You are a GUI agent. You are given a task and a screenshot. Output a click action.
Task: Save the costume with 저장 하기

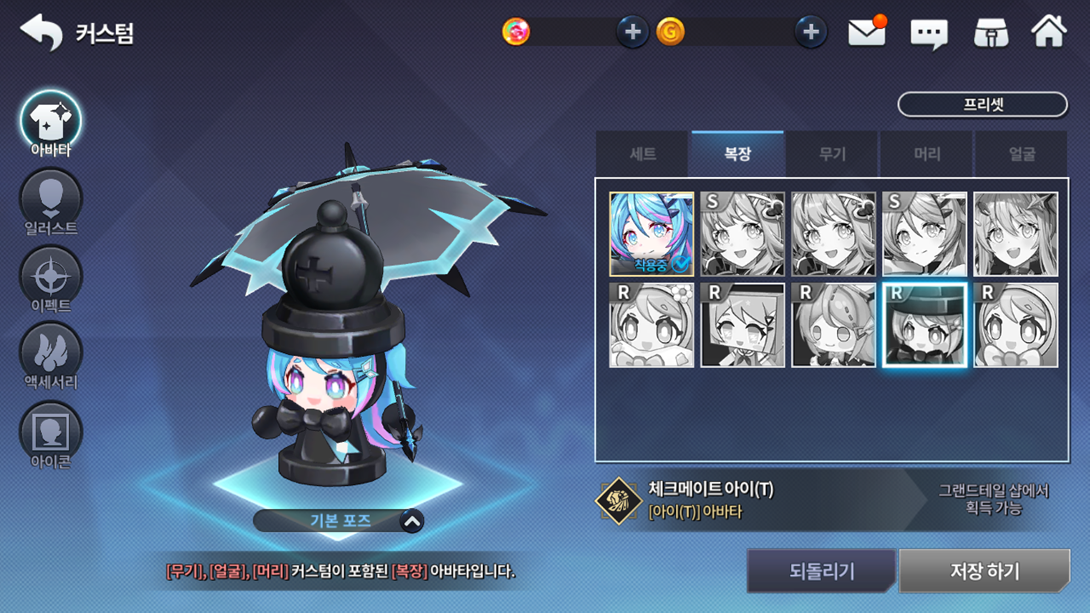[984, 571]
